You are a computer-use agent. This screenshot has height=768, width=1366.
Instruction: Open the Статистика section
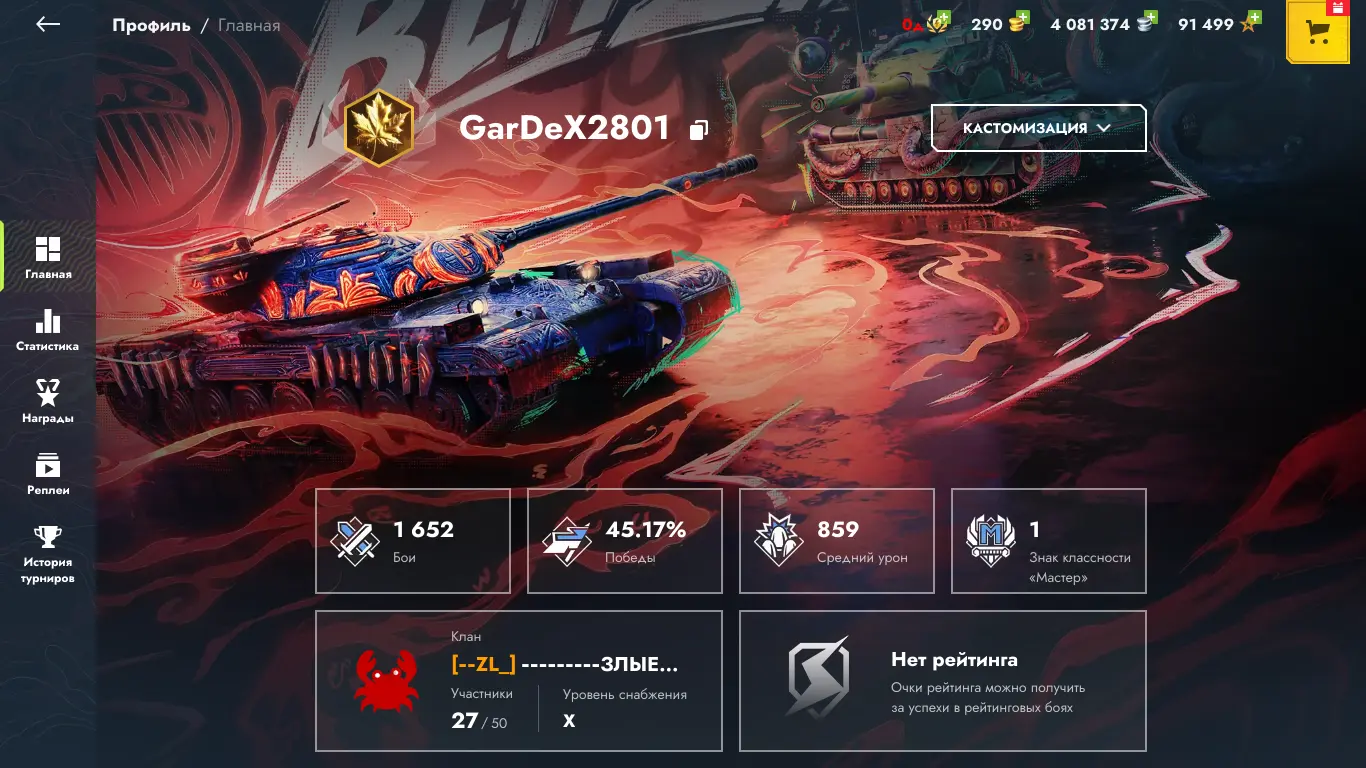(x=48, y=329)
